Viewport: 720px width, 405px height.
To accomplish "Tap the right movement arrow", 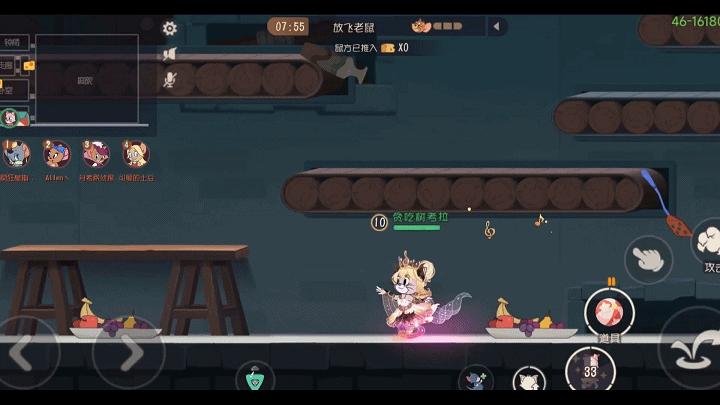I will coord(130,350).
